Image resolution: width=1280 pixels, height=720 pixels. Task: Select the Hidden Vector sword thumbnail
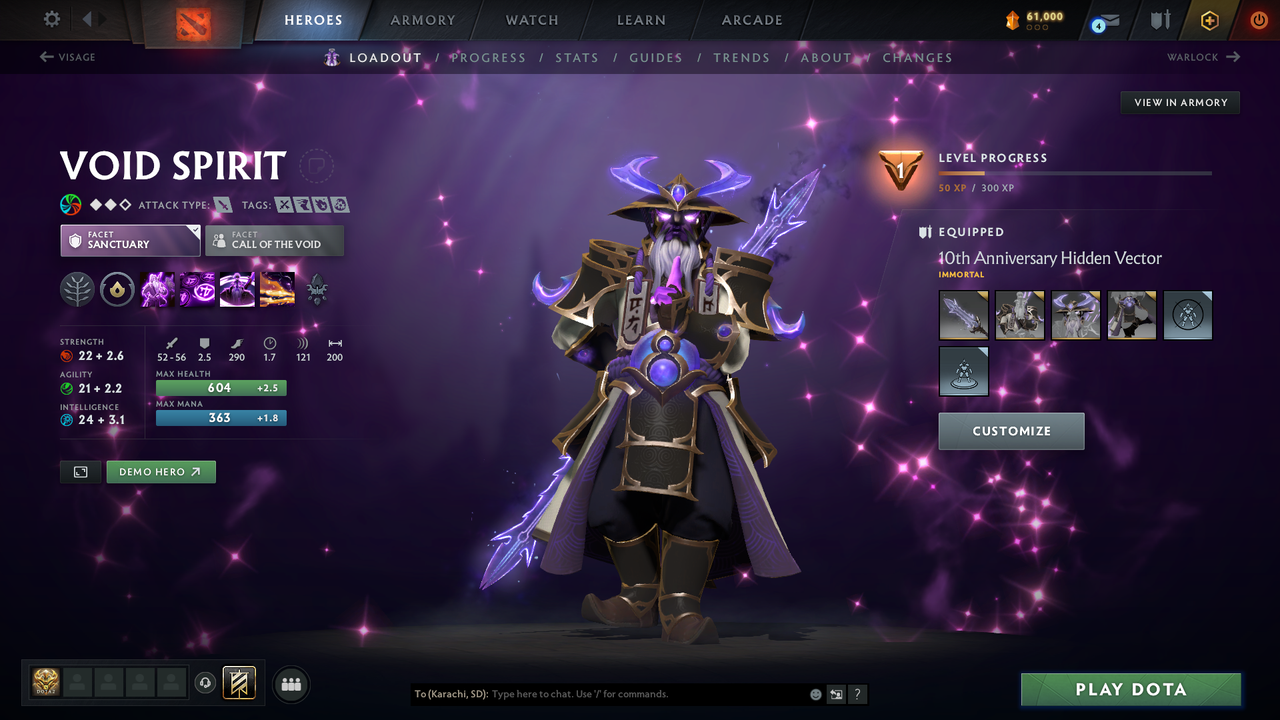coord(963,315)
